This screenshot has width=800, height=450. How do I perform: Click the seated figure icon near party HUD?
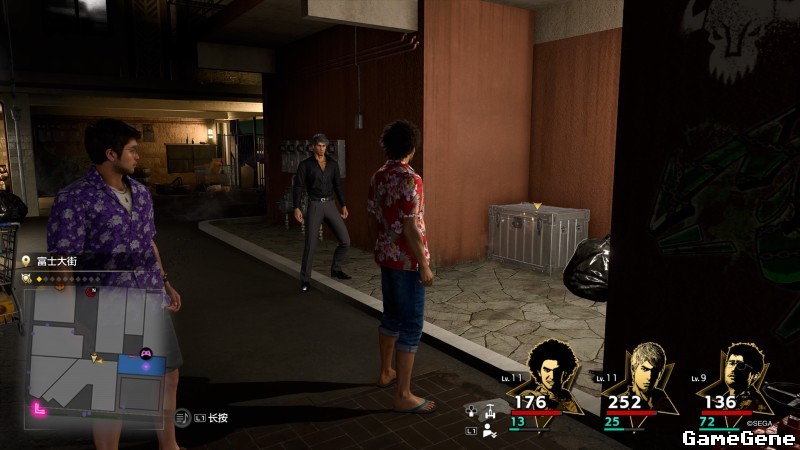[x=489, y=431]
